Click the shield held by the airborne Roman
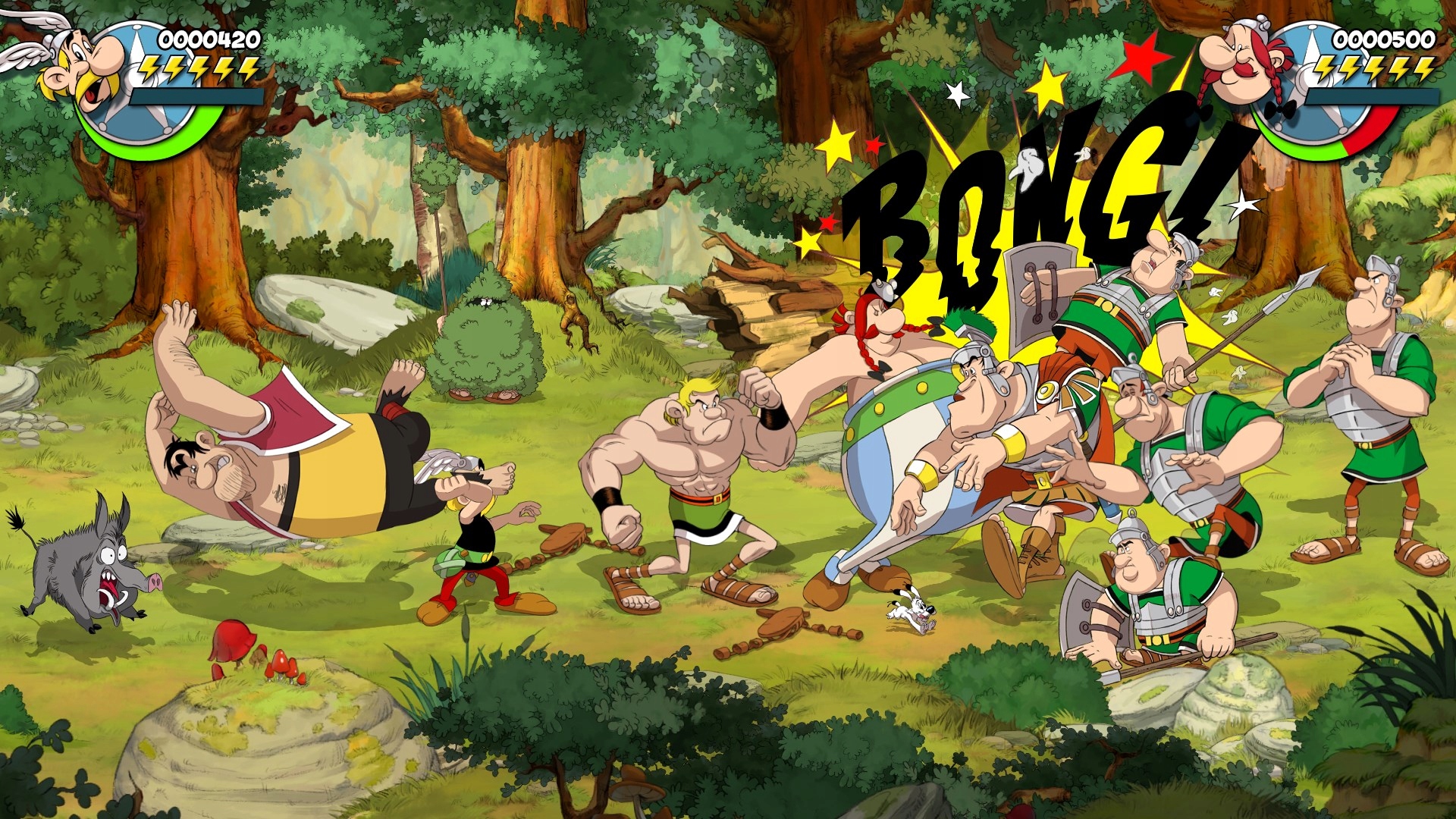The image size is (1456, 819). (x=1039, y=296)
